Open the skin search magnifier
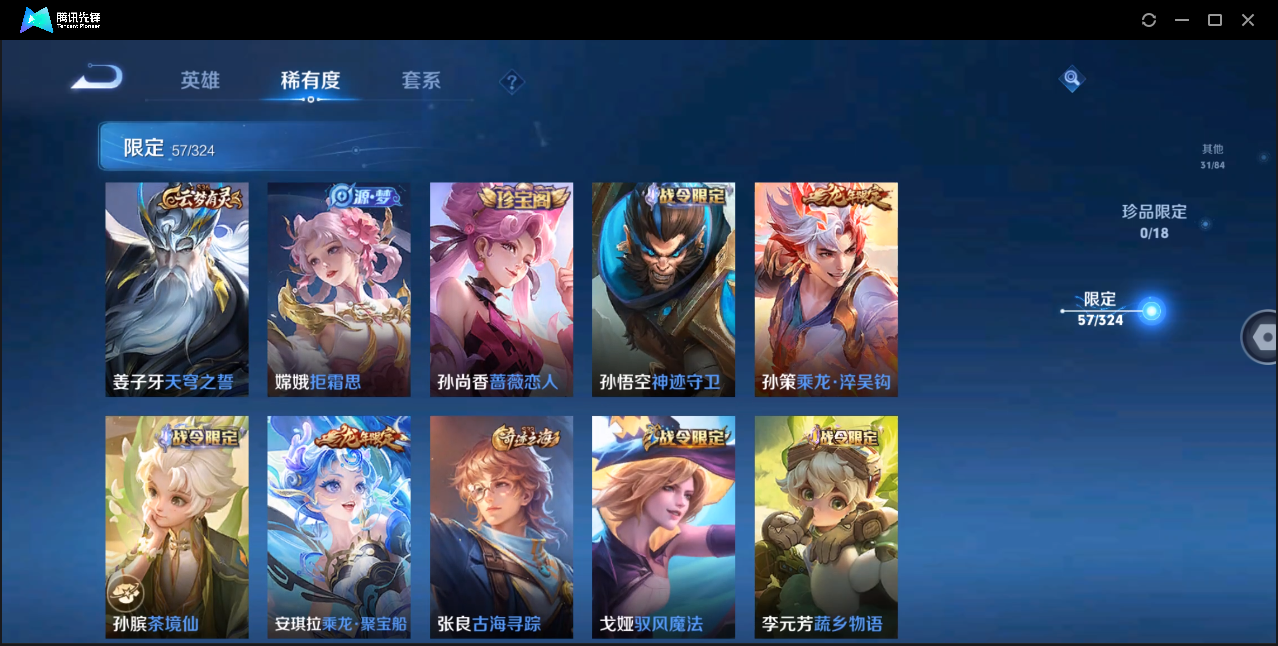 point(1072,78)
